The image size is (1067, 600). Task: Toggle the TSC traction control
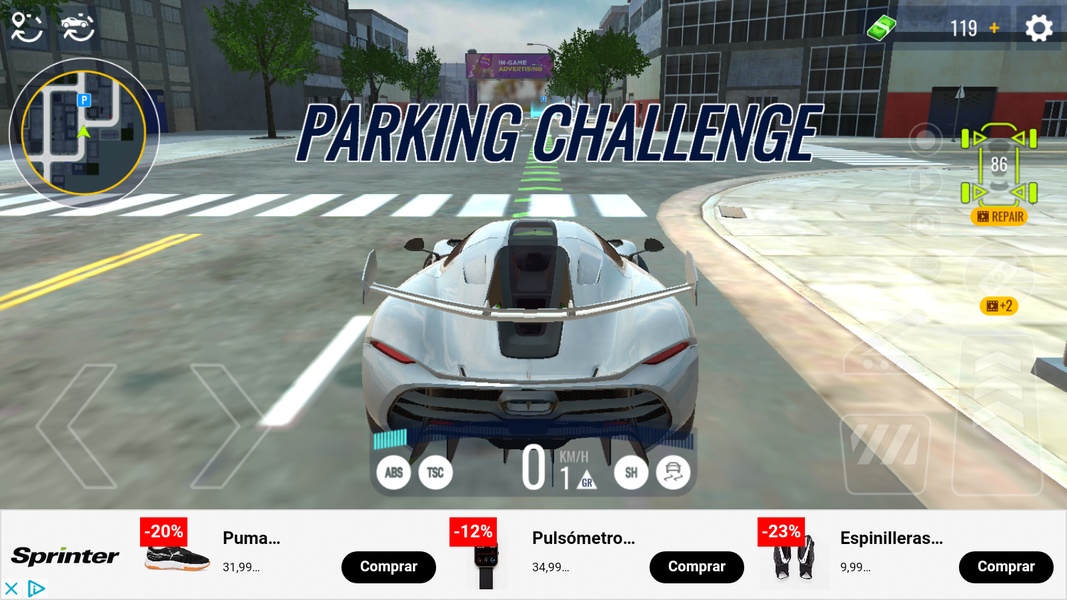(x=435, y=472)
